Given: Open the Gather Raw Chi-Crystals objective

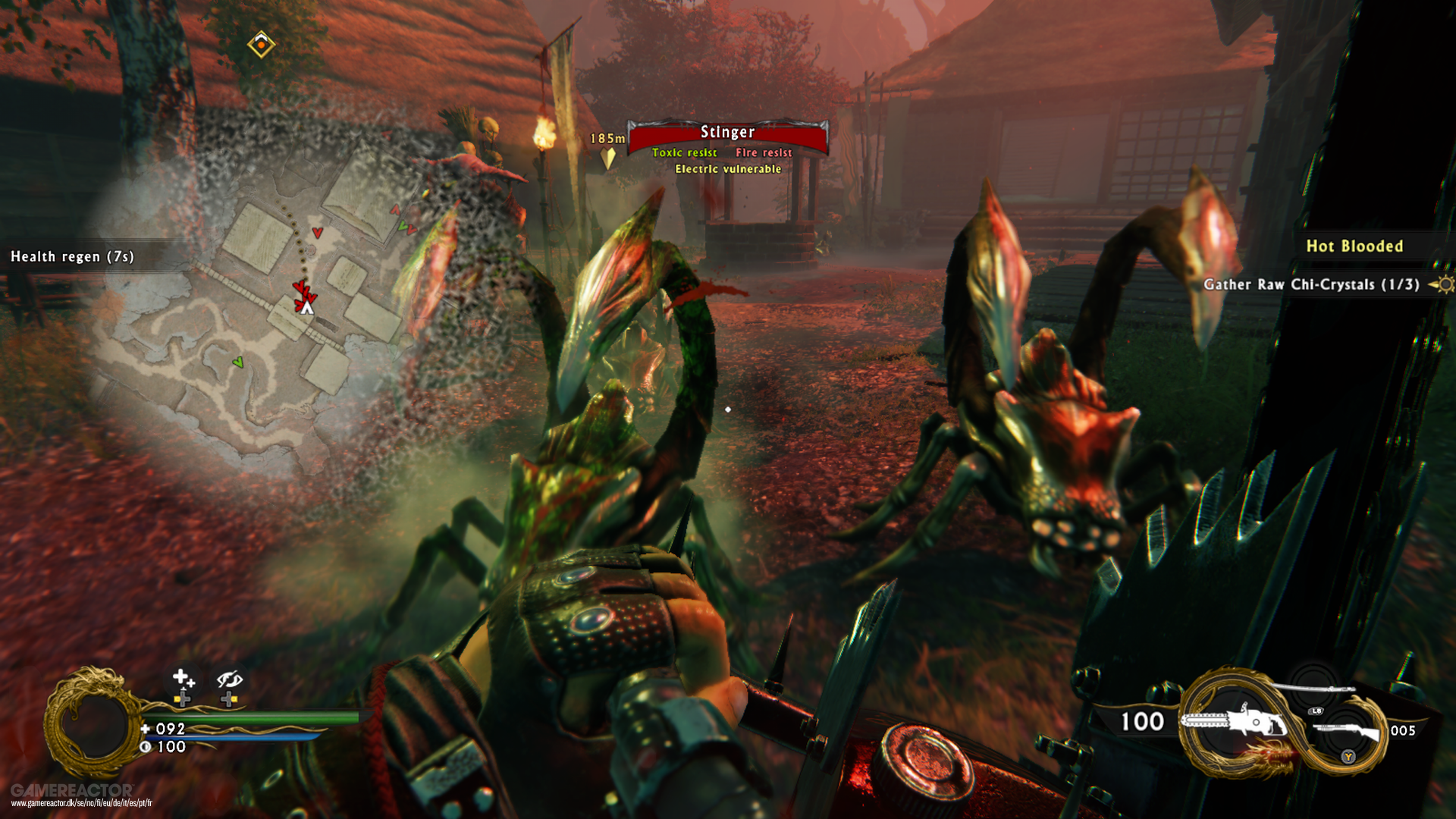Looking at the screenshot, I should coord(1311,284).
